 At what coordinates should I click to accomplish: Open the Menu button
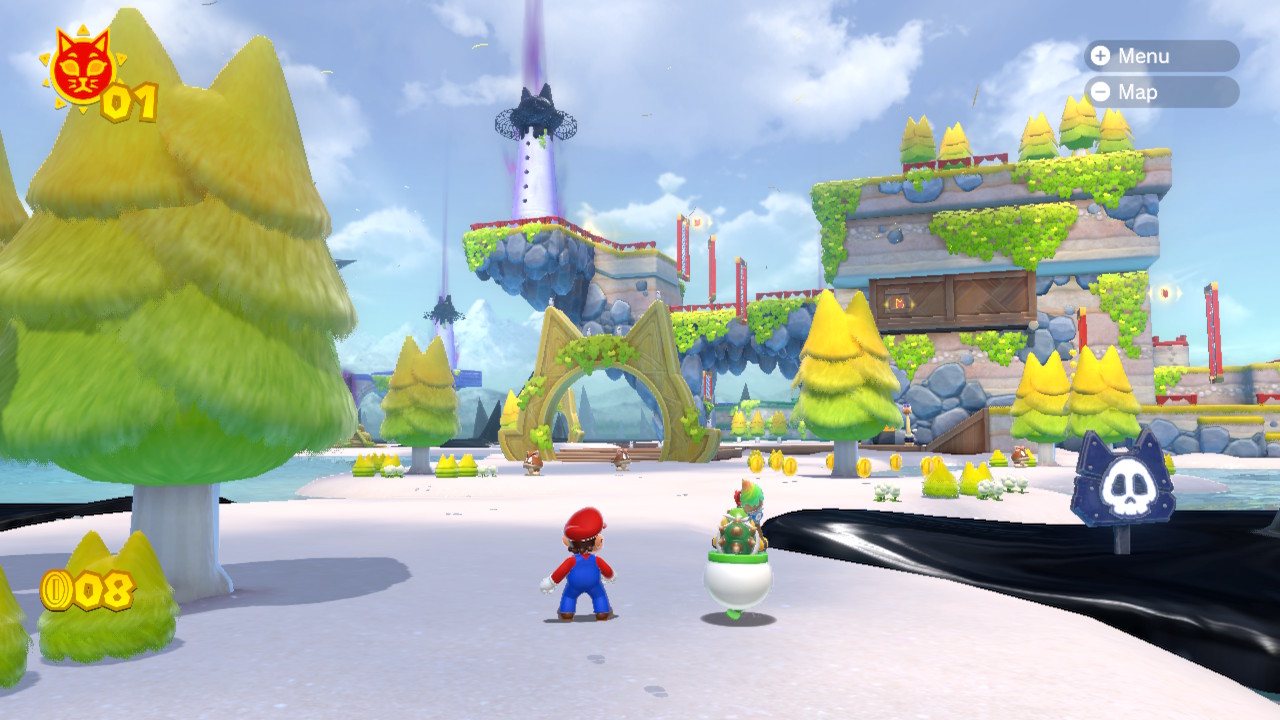tap(1161, 56)
